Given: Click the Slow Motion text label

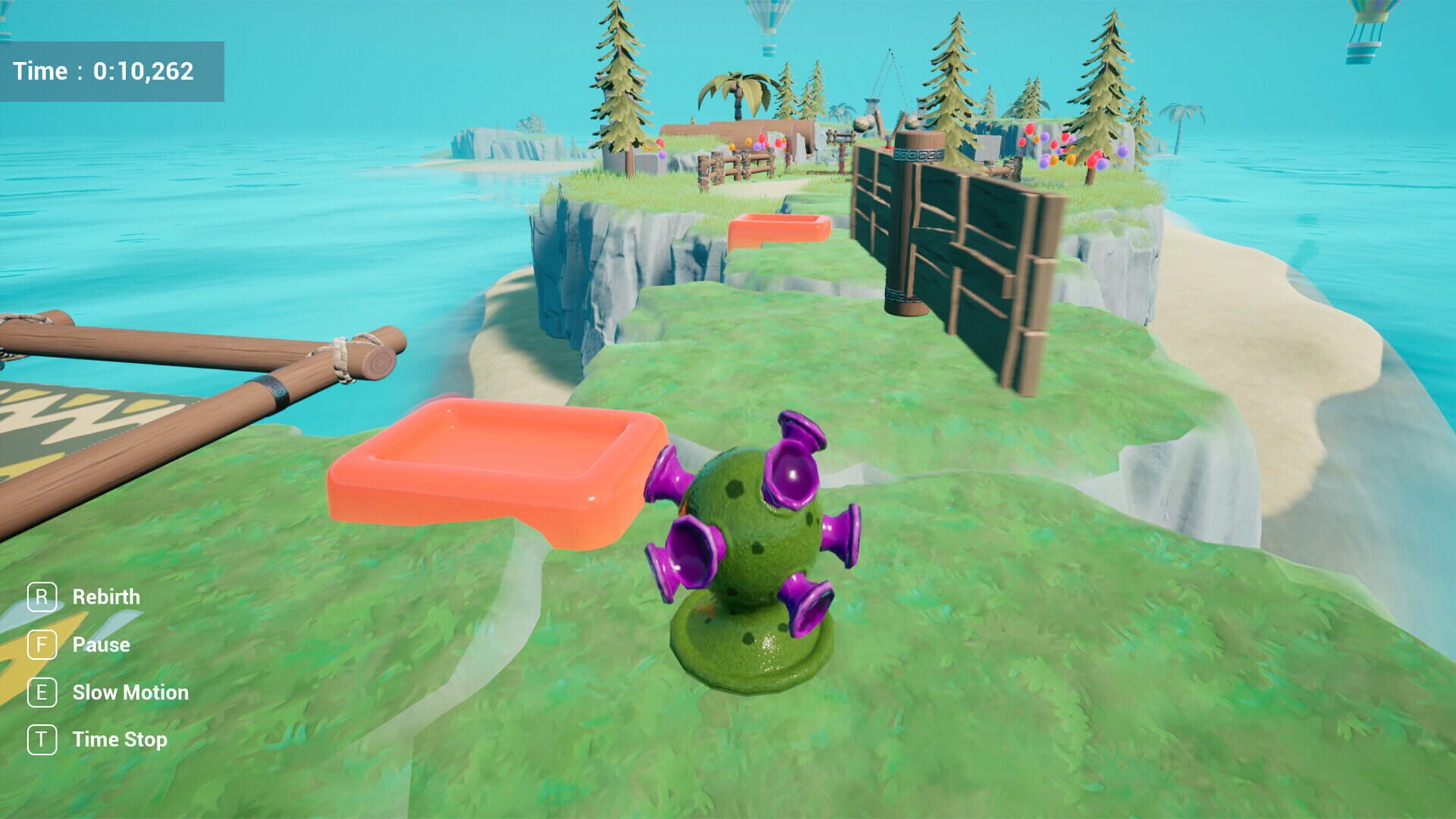Looking at the screenshot, I should tap(129, 692).
